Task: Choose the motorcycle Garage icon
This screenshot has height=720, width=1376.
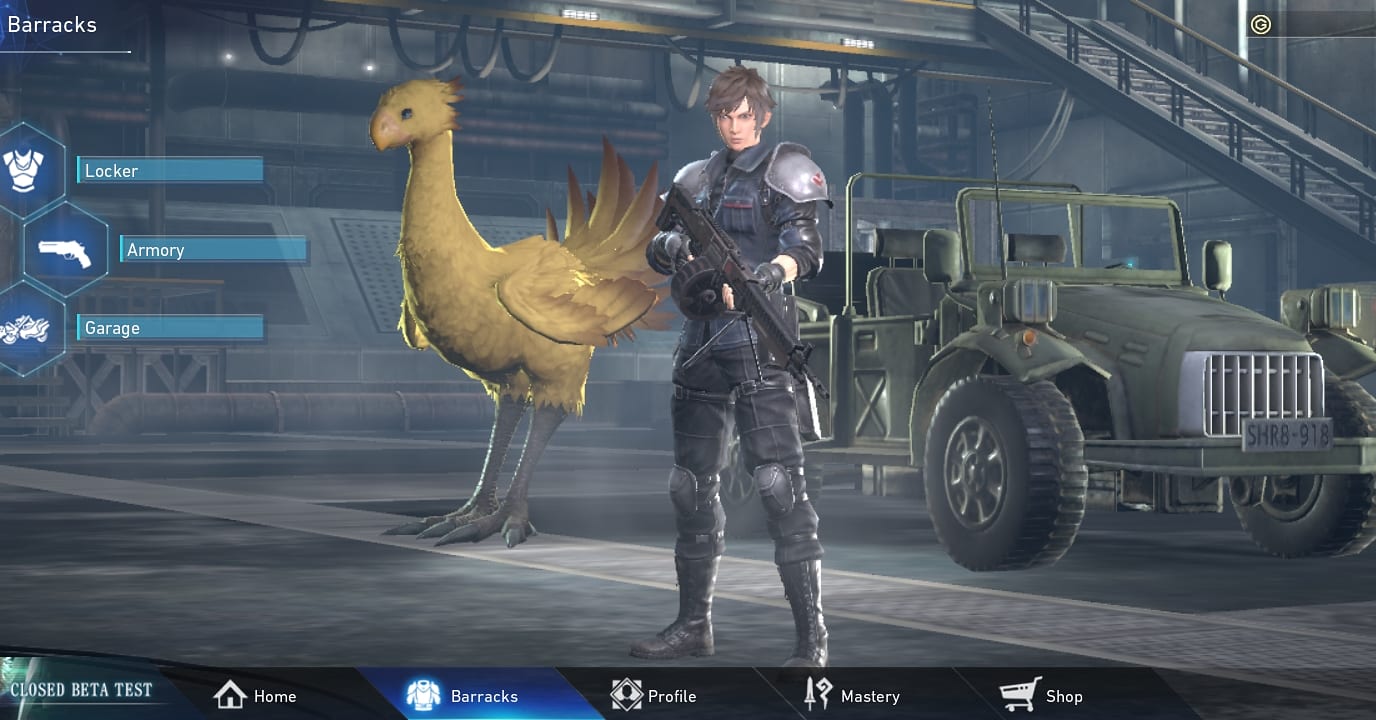Action: (x=24, y=328)
